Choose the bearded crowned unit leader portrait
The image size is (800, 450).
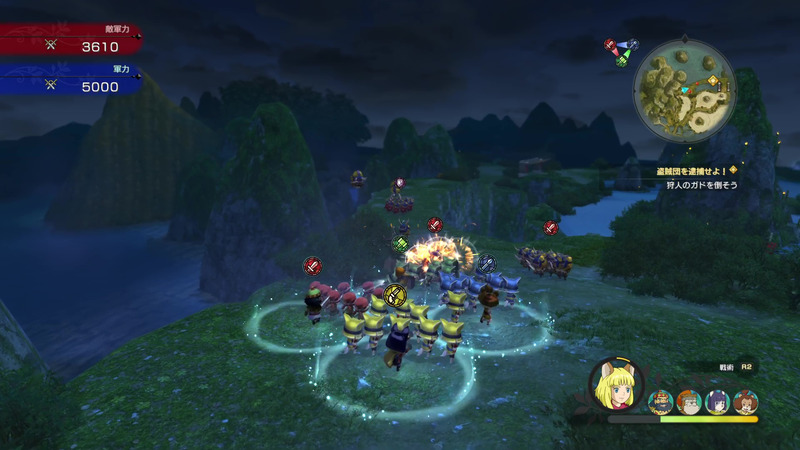(660, 402)
